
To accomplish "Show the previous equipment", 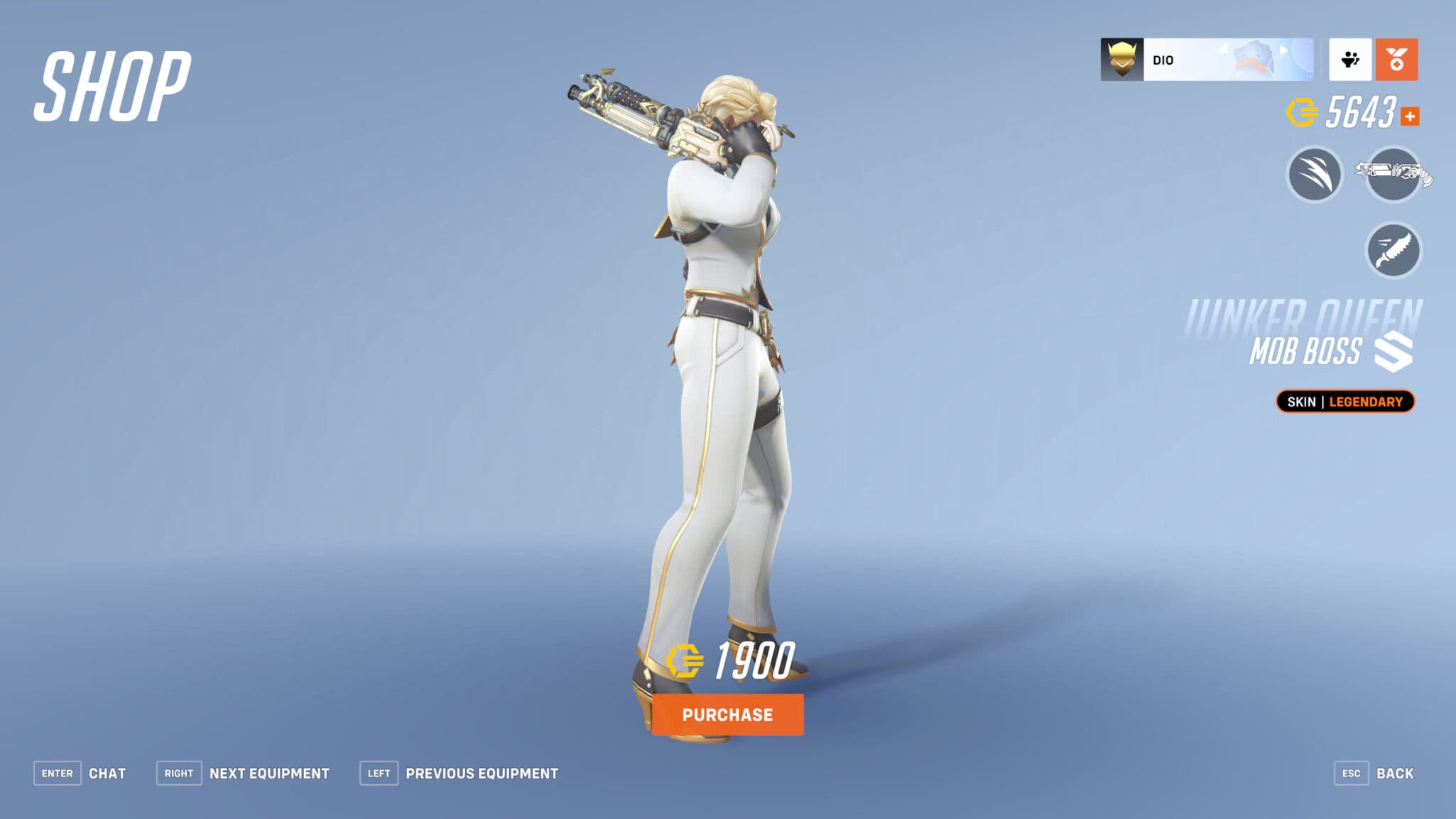I will click(x=482, y=773).
